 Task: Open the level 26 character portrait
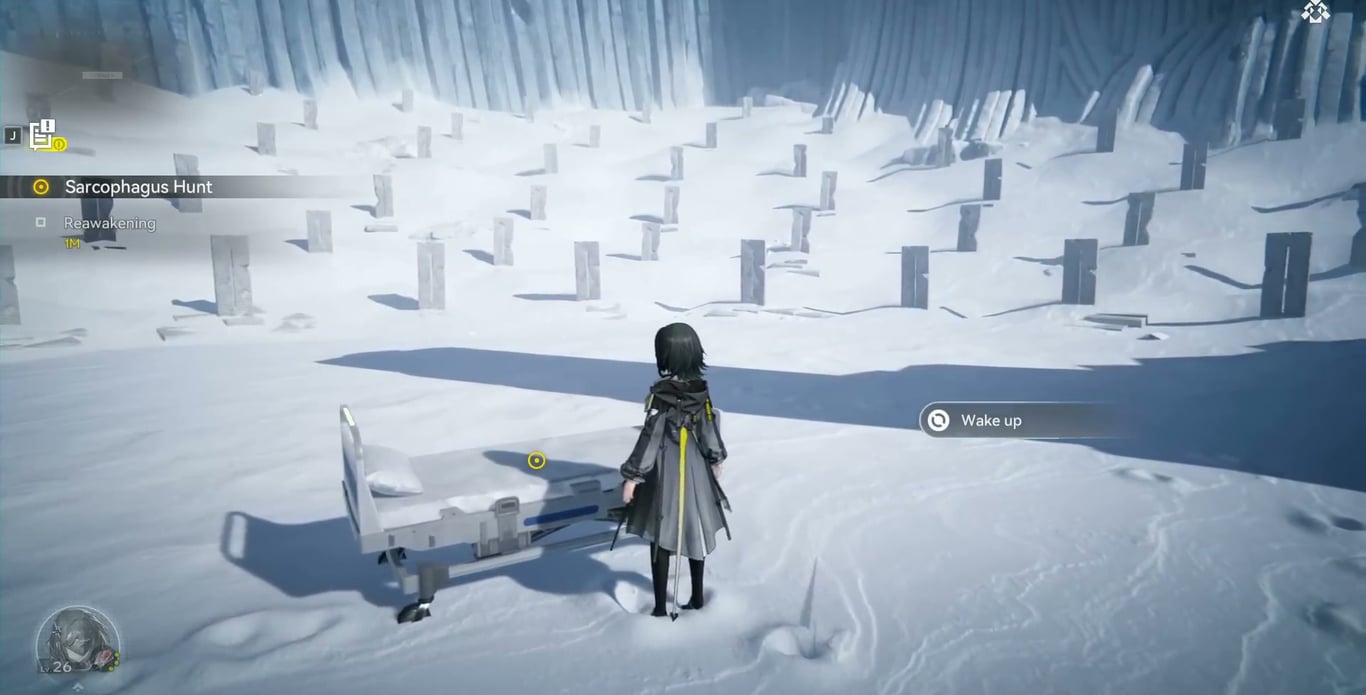(76, 640)
